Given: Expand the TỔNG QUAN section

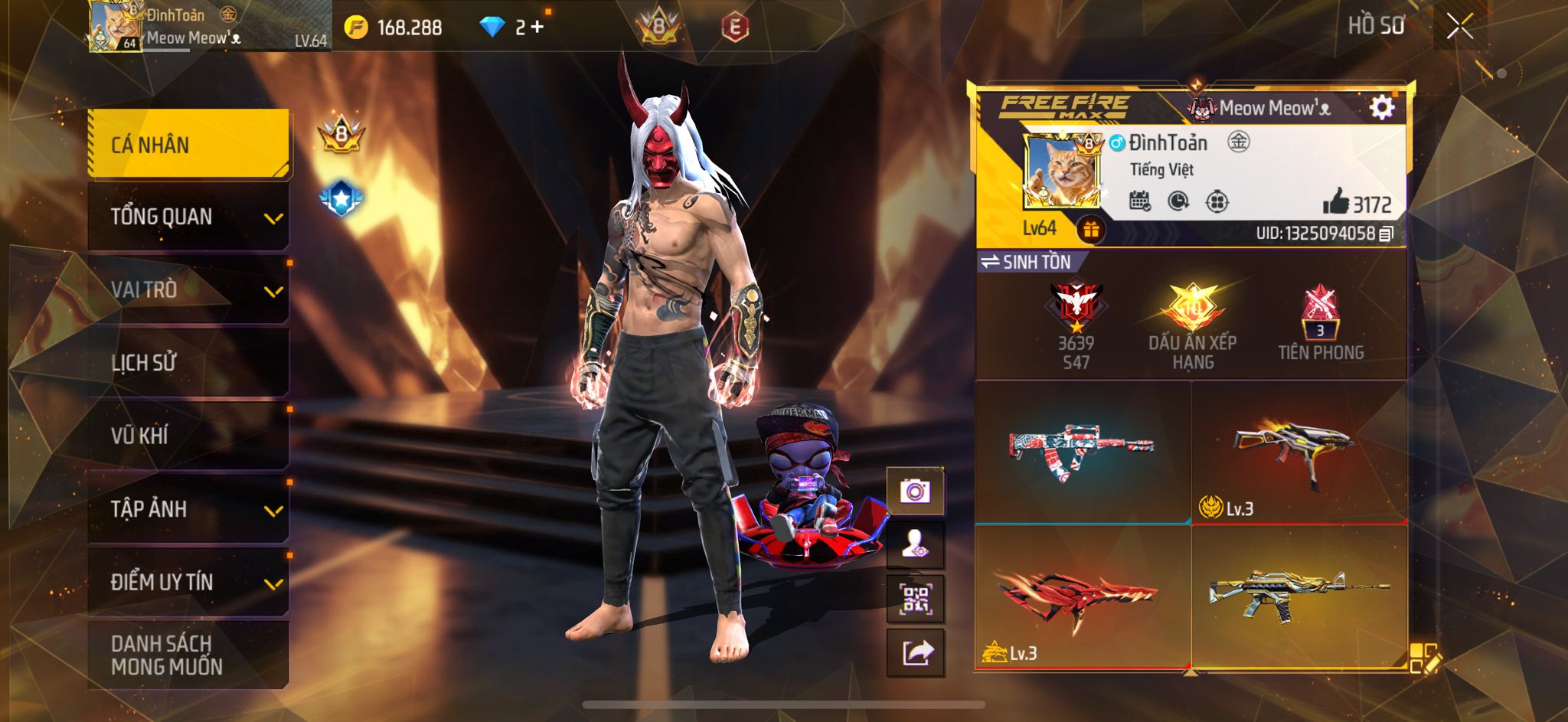Looking at the screenshot, I should coord(188,217).
